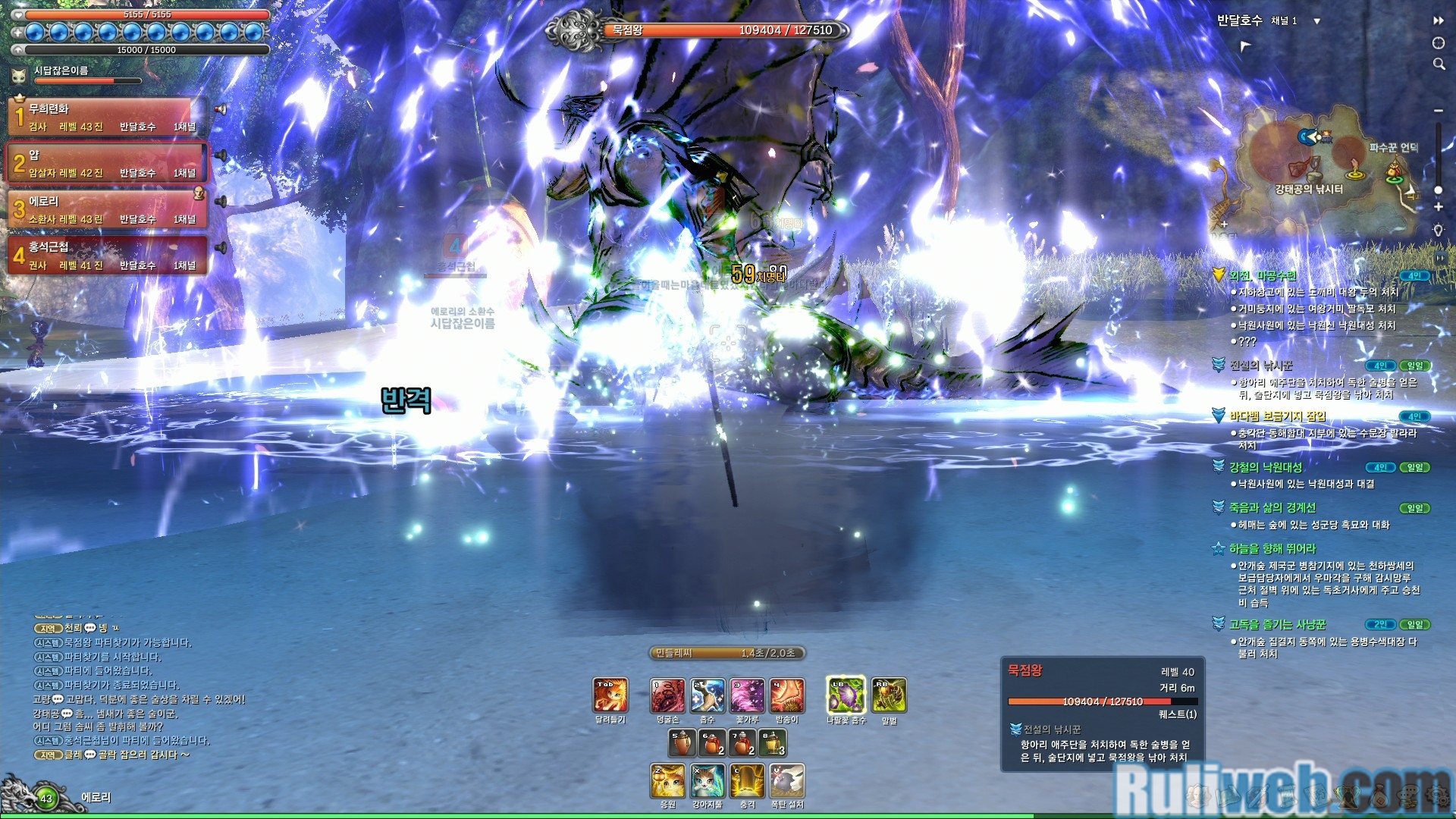Click the minimap magnifier search icon
The height and width of the screenshot is (819, 1456).
click(1439, 64)
